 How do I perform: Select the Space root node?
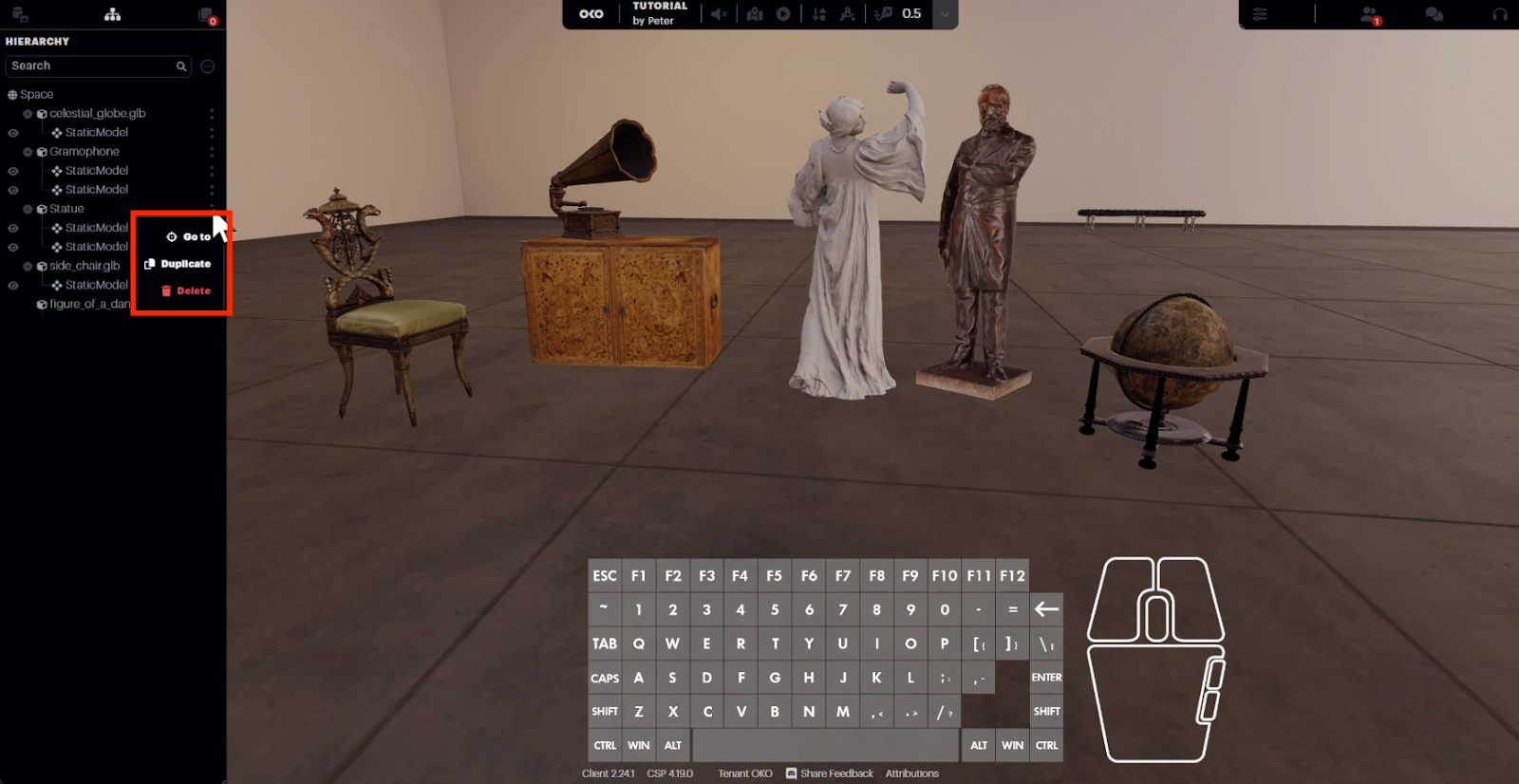tap(36, 95)
